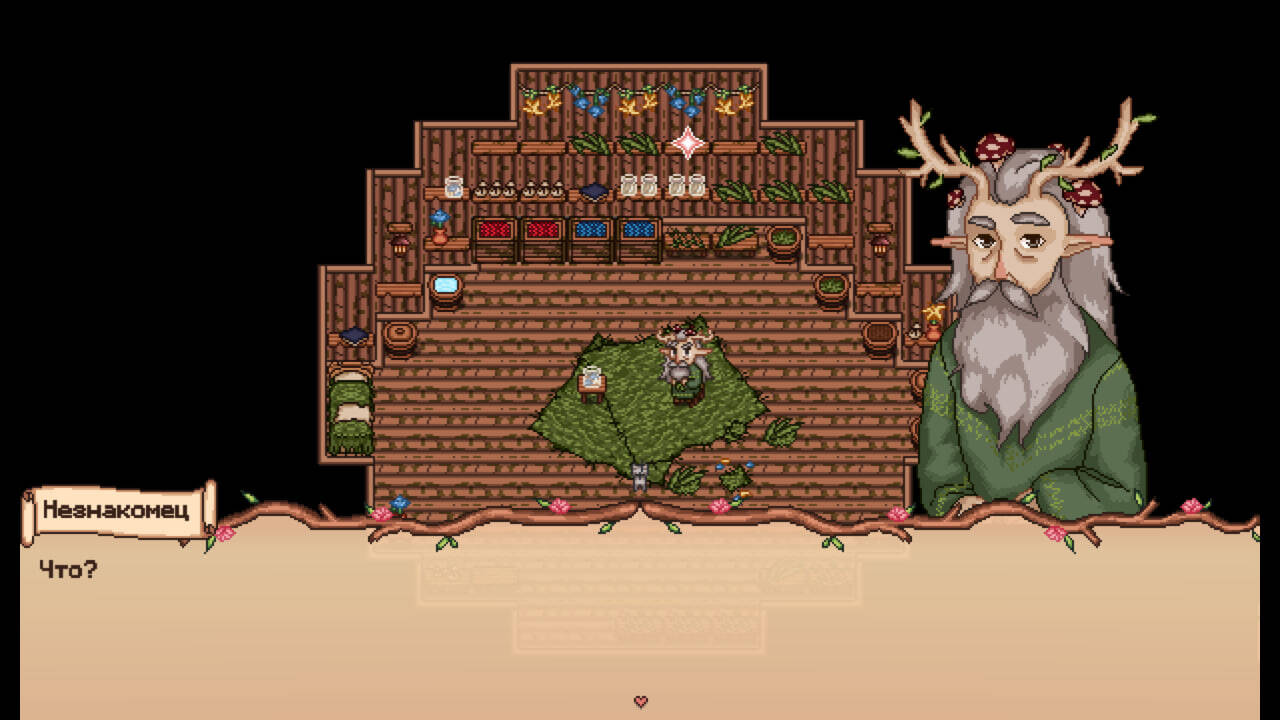Click the heart icon at the bottom center
The height and width of the screenshot is (720, 1280).
click(641, 701)
